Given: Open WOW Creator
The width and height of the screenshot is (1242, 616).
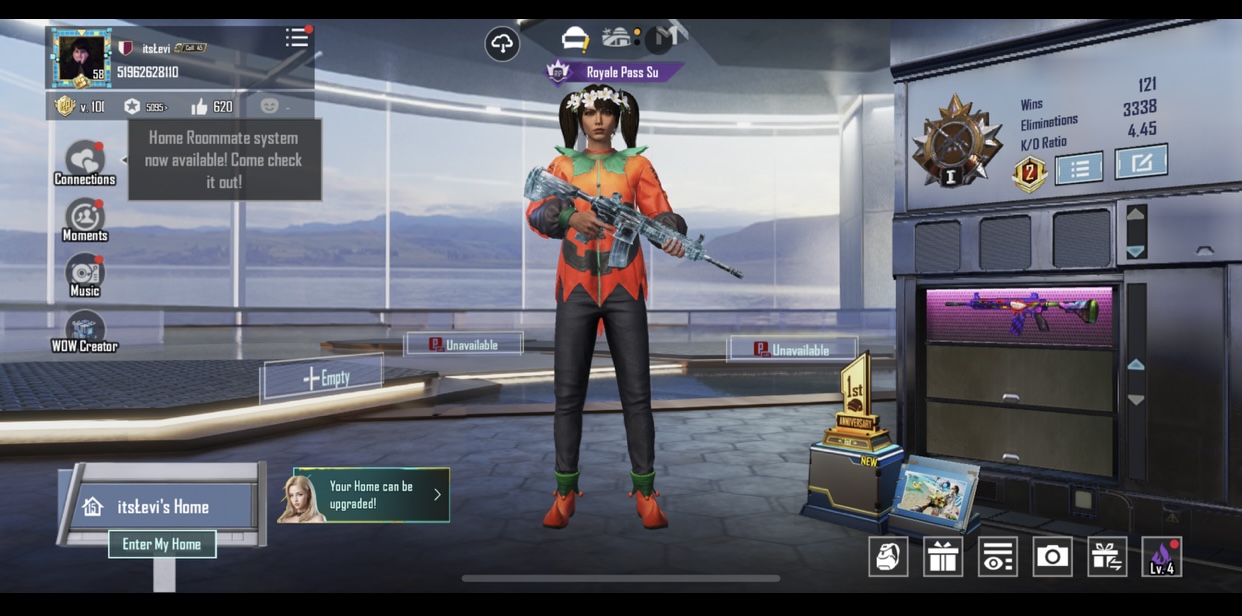Looking at the screenshot, I should coord(85,331).
